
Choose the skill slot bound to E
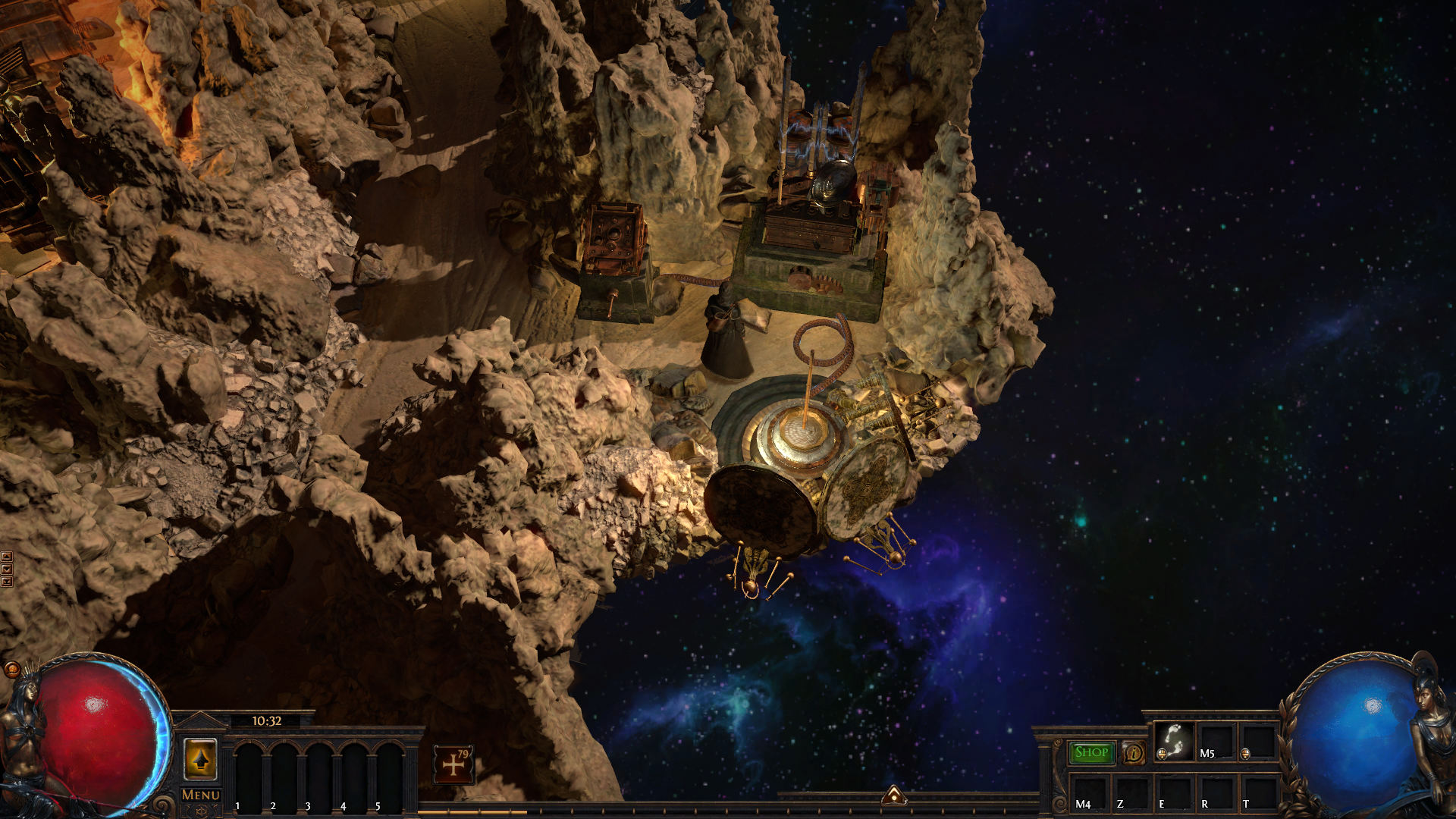click(x=1173, y=793)
